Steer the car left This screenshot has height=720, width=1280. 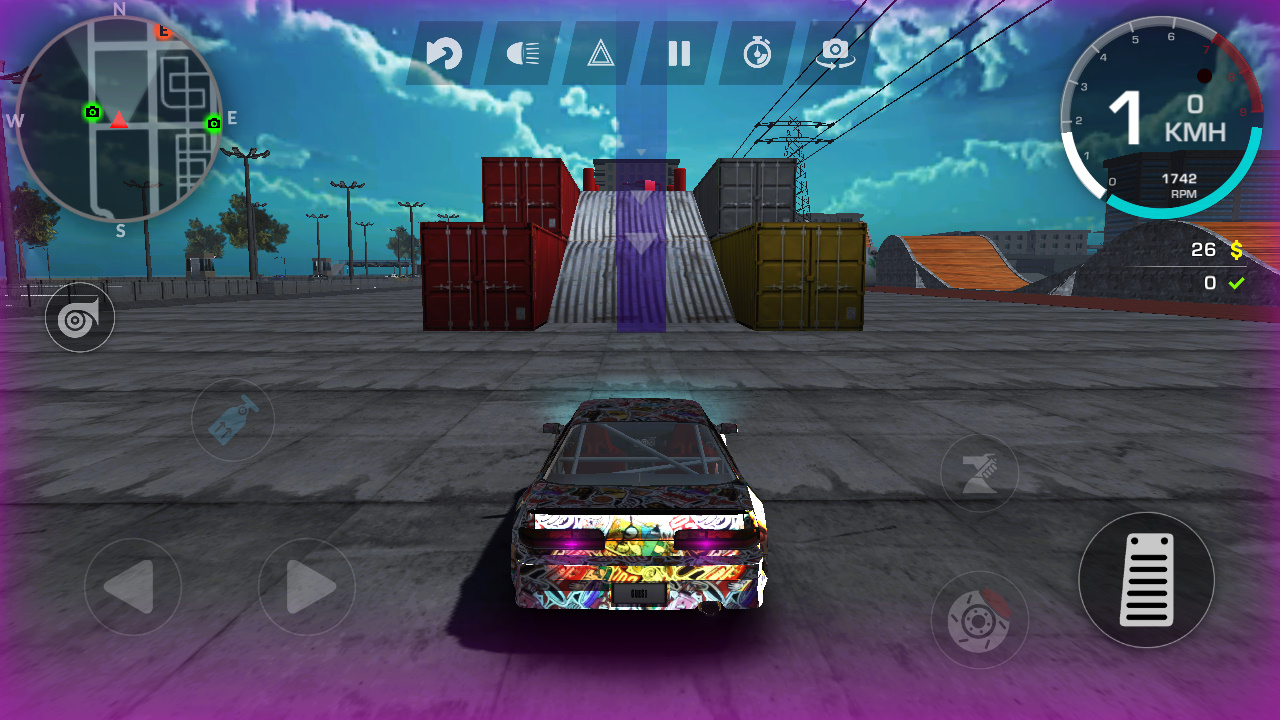131,587
